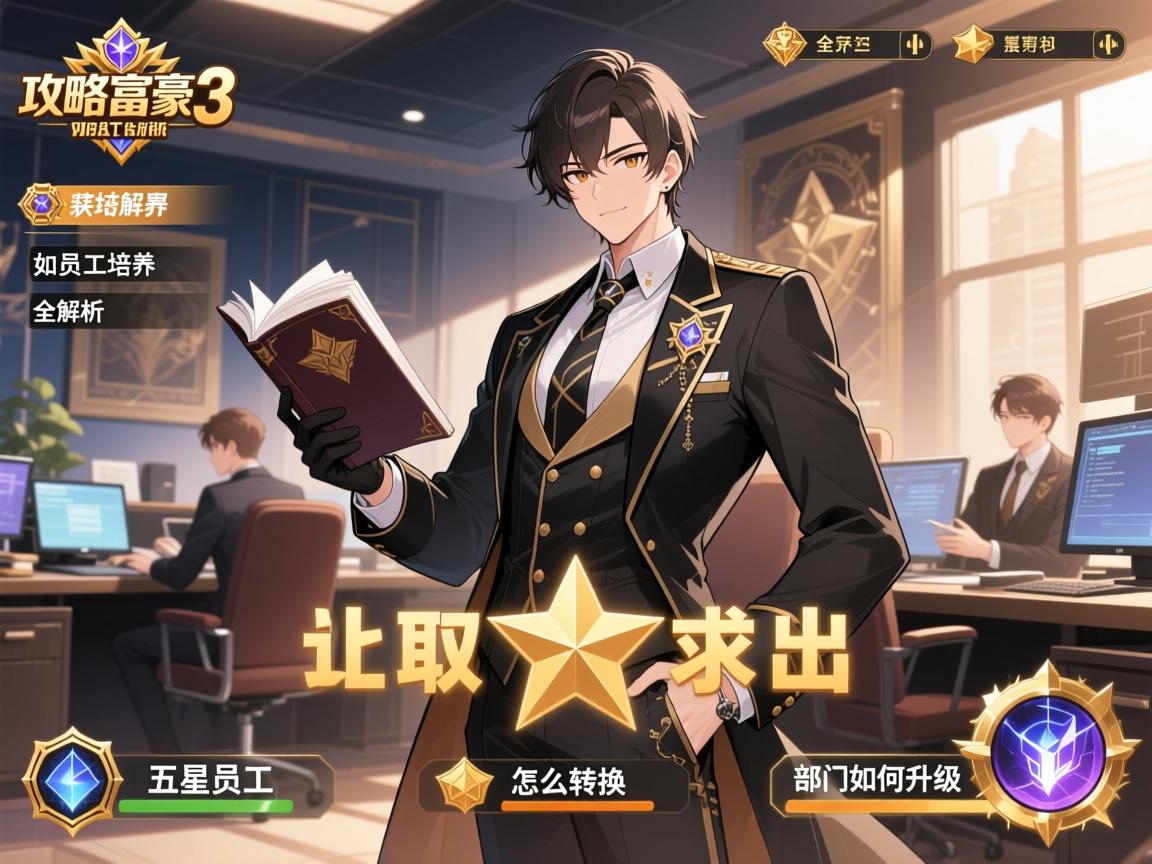Add gold diamond currency with plus button
The width and height of the screenshot is (1152, 864).
[x=914, y=45]
